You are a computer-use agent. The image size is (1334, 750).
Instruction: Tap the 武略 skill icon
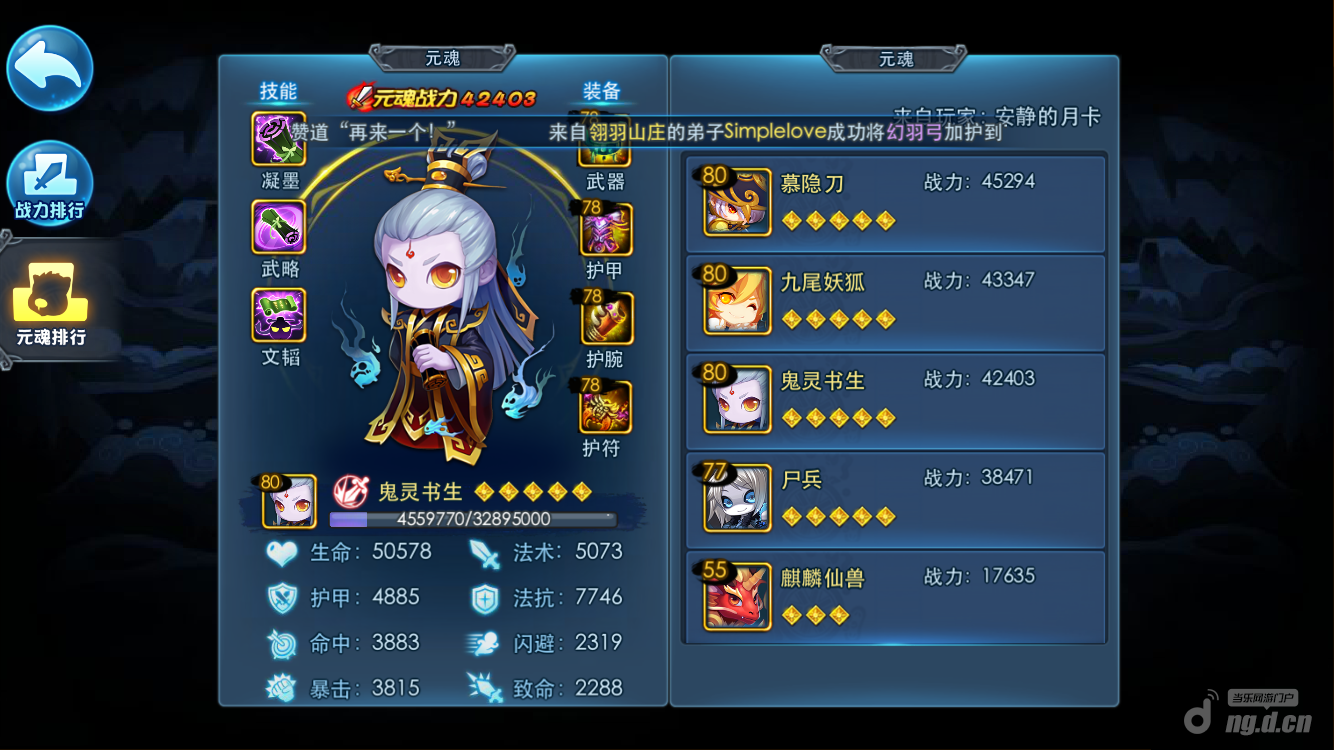pos(279,227)
